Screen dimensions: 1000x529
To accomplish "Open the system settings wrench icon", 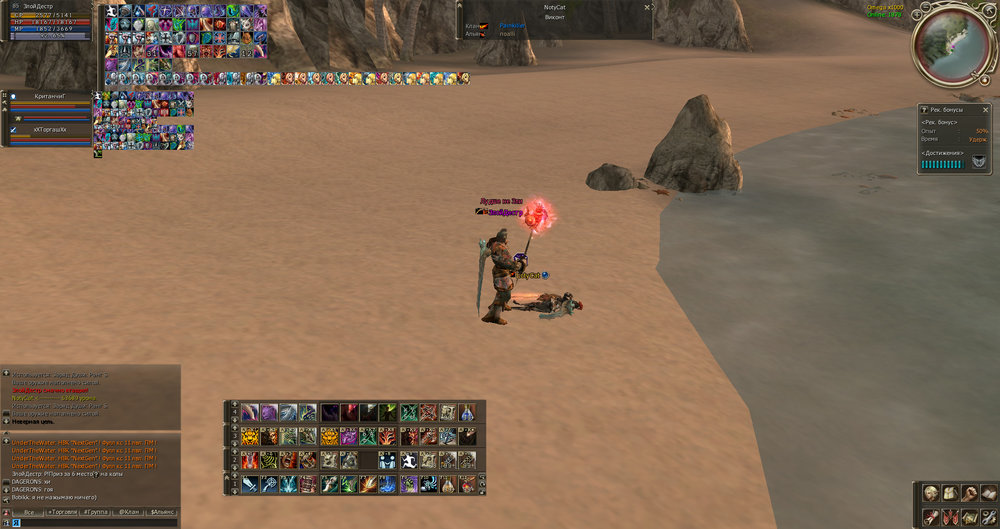I will pos(989,517).
